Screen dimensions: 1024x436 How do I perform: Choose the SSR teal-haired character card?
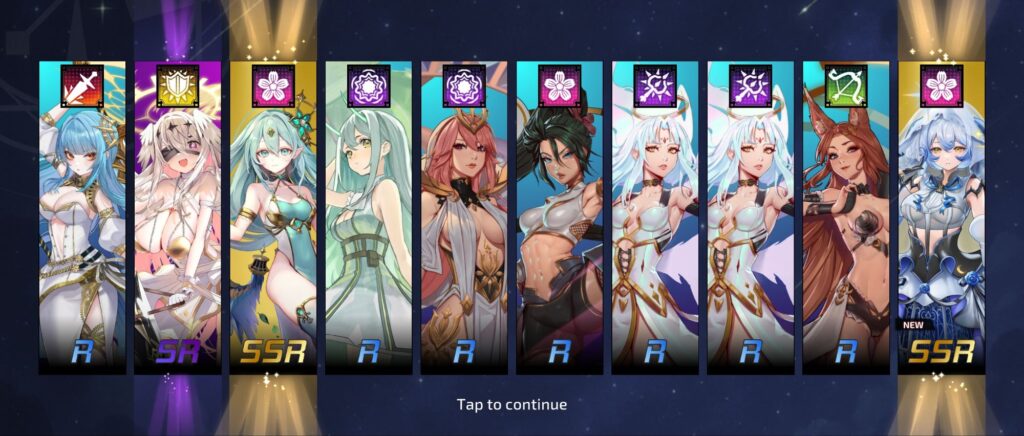[x=273, y=218]
